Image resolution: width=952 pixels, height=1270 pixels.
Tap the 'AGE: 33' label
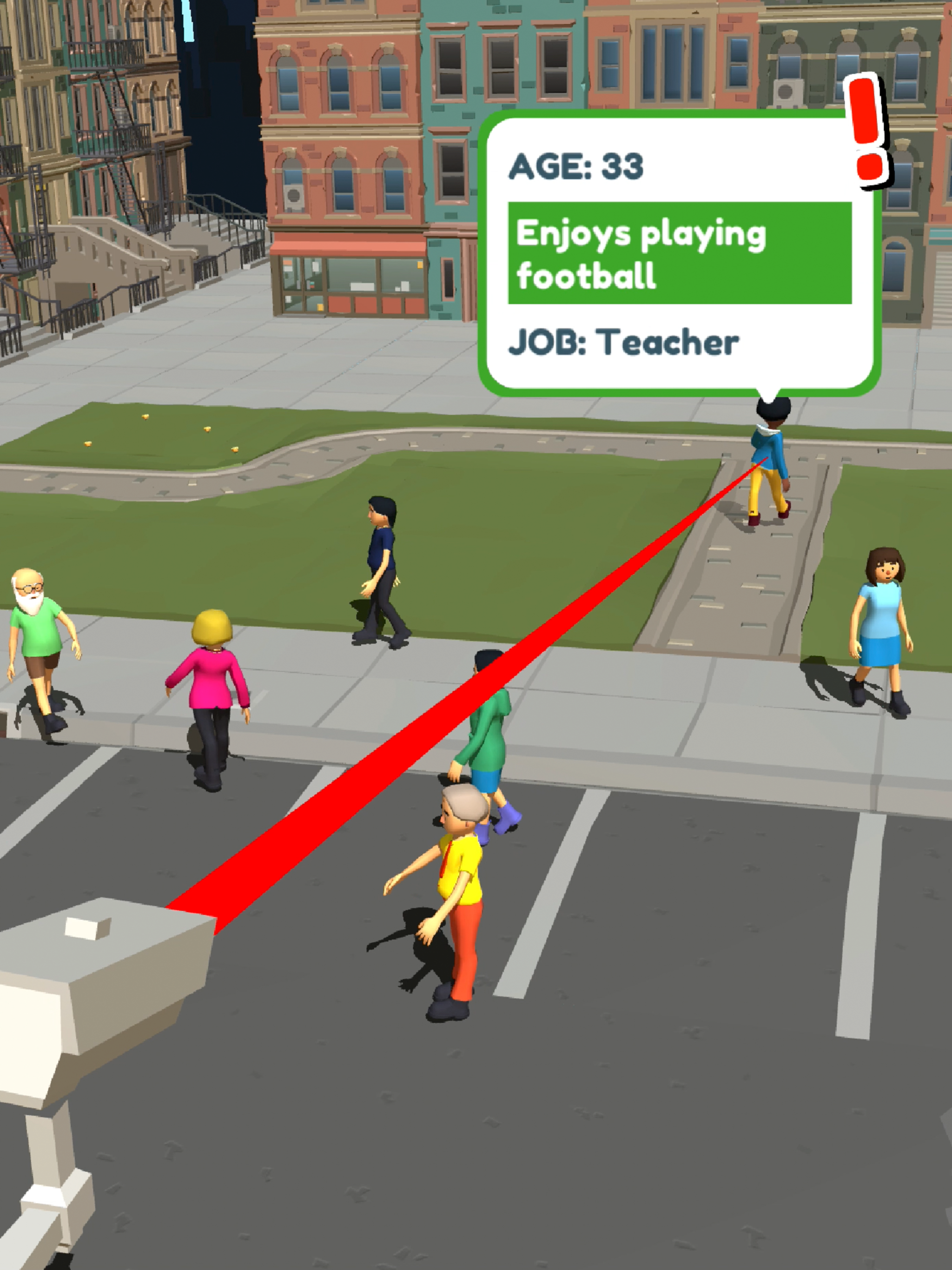(576, 165)
